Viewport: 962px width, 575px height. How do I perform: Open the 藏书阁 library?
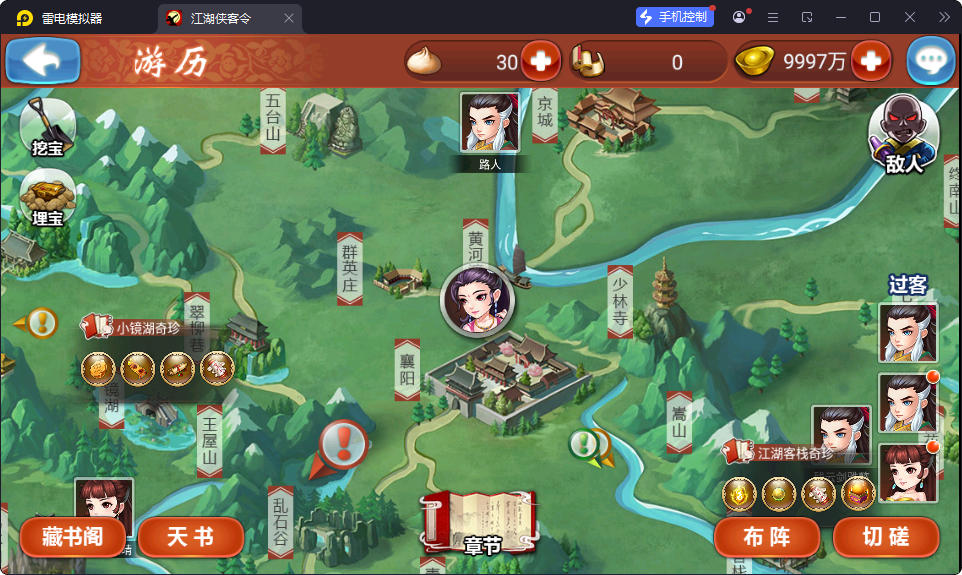click(x=73, y=537)
